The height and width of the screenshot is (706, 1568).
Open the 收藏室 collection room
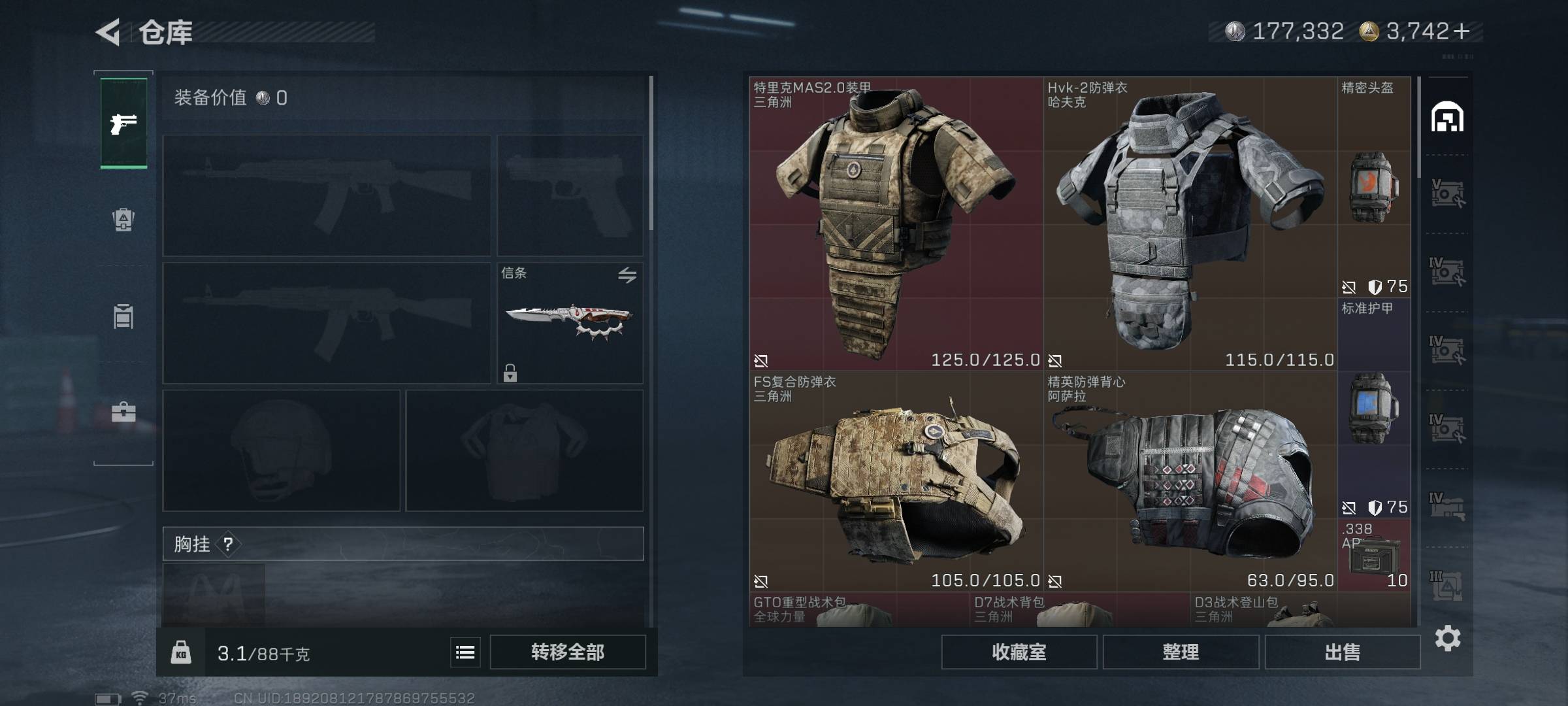pos(1019,652)
